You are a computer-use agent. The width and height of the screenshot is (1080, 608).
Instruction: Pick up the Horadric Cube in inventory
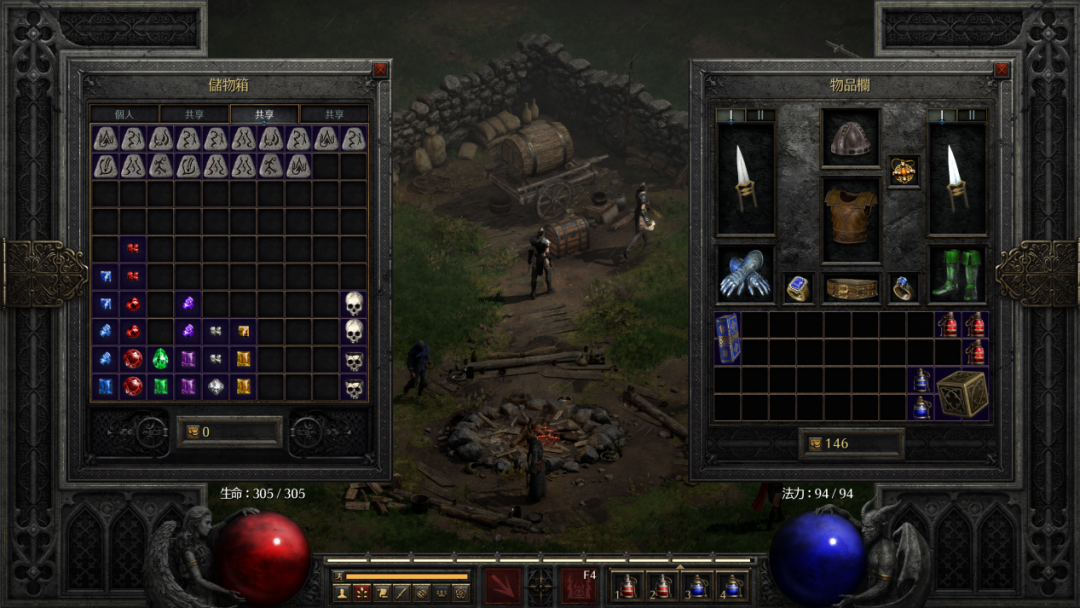click(962, 393)
